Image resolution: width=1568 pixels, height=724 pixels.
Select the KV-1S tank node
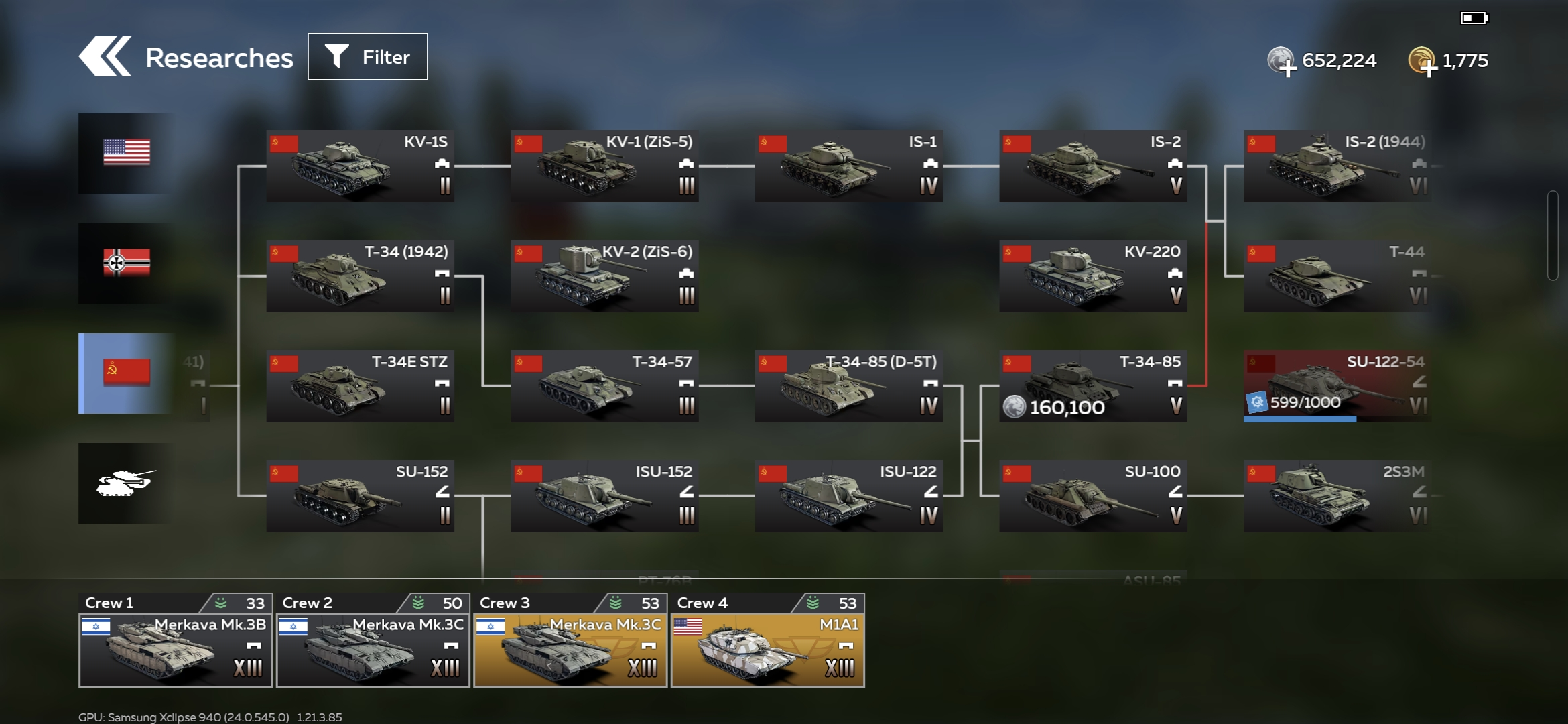360,166
